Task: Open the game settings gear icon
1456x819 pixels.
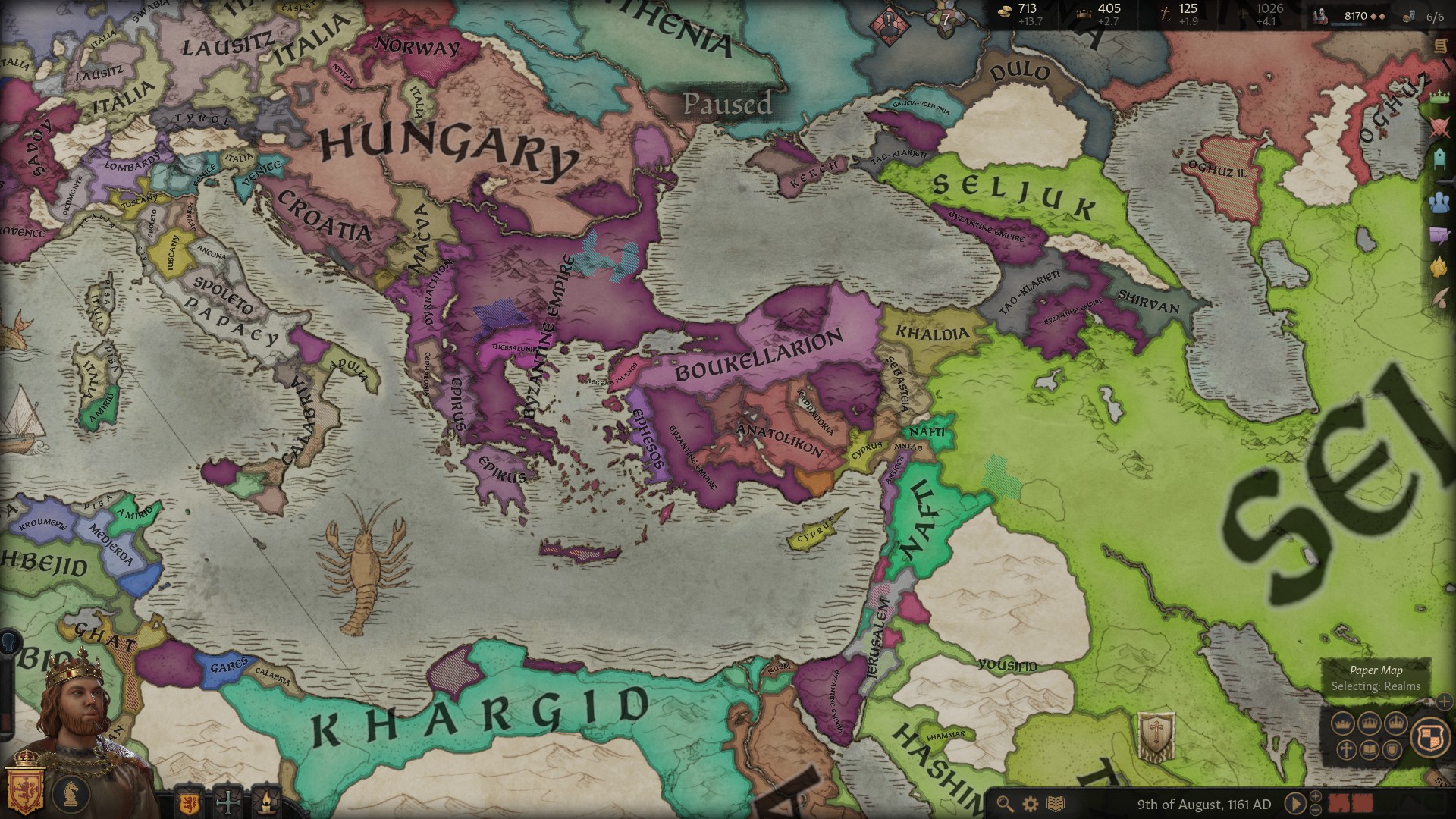Action: coord(1030,804)
